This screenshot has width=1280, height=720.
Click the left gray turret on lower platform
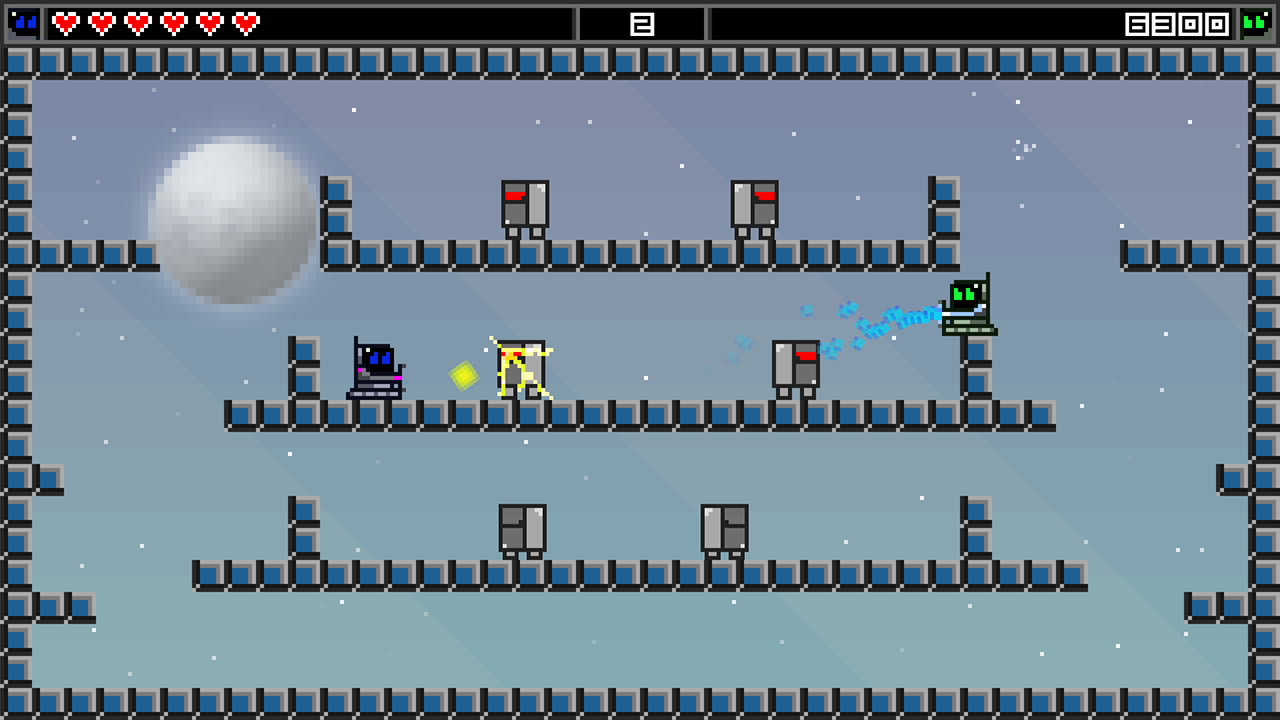coord(524,528)
